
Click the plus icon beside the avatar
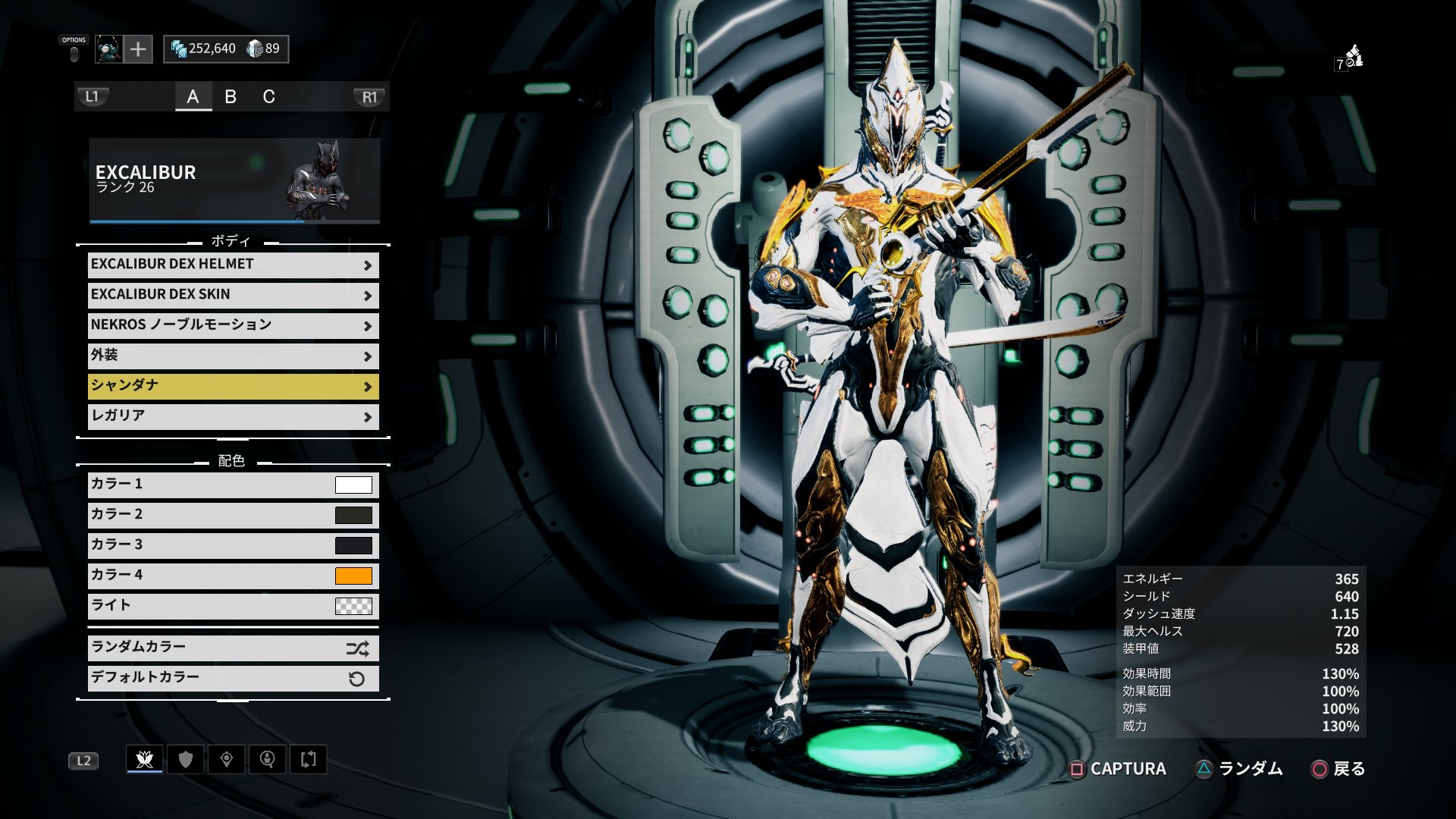(x=138, y=49)
